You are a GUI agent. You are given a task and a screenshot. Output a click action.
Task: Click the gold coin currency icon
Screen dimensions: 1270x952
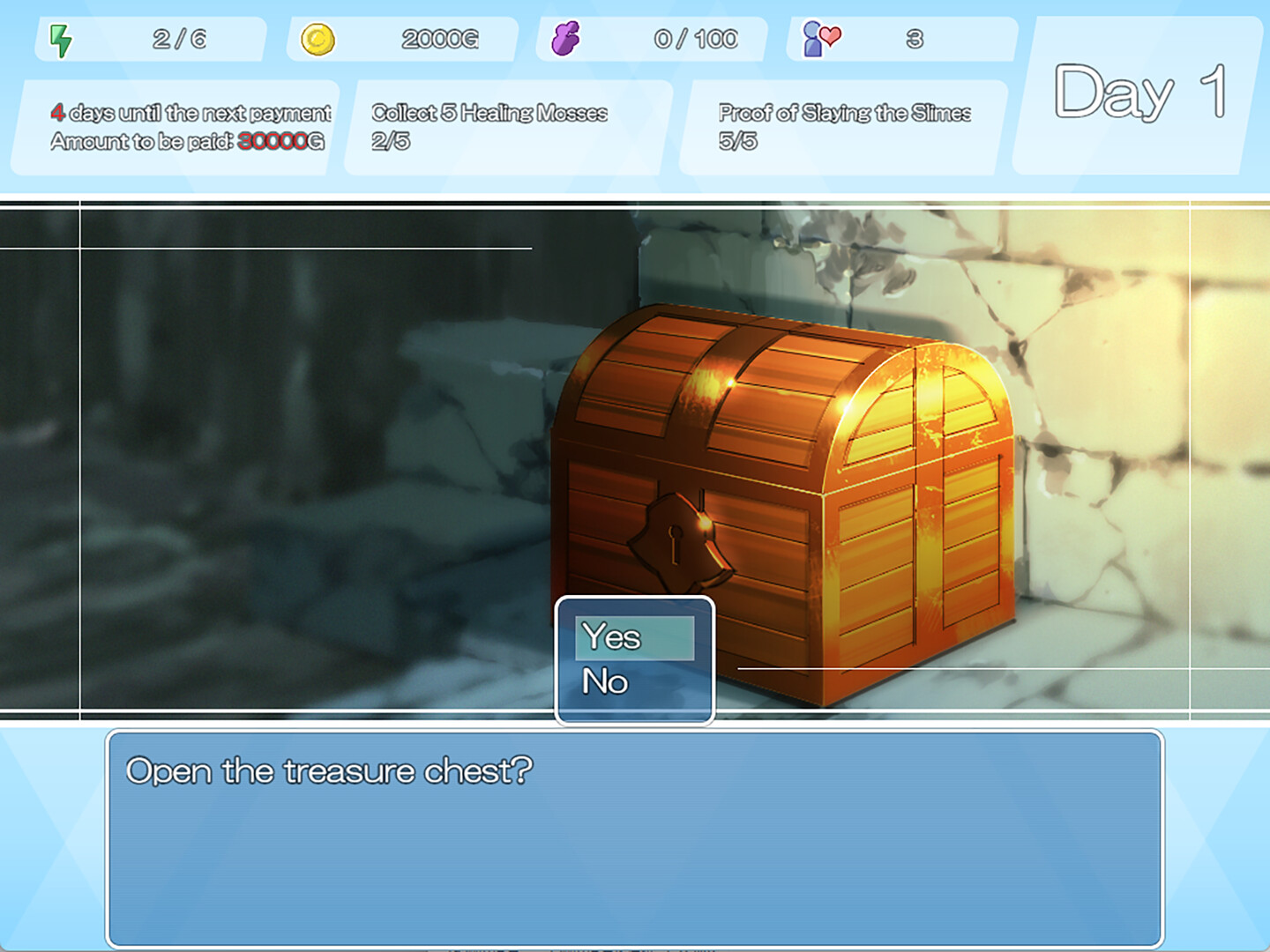point(319,37)
